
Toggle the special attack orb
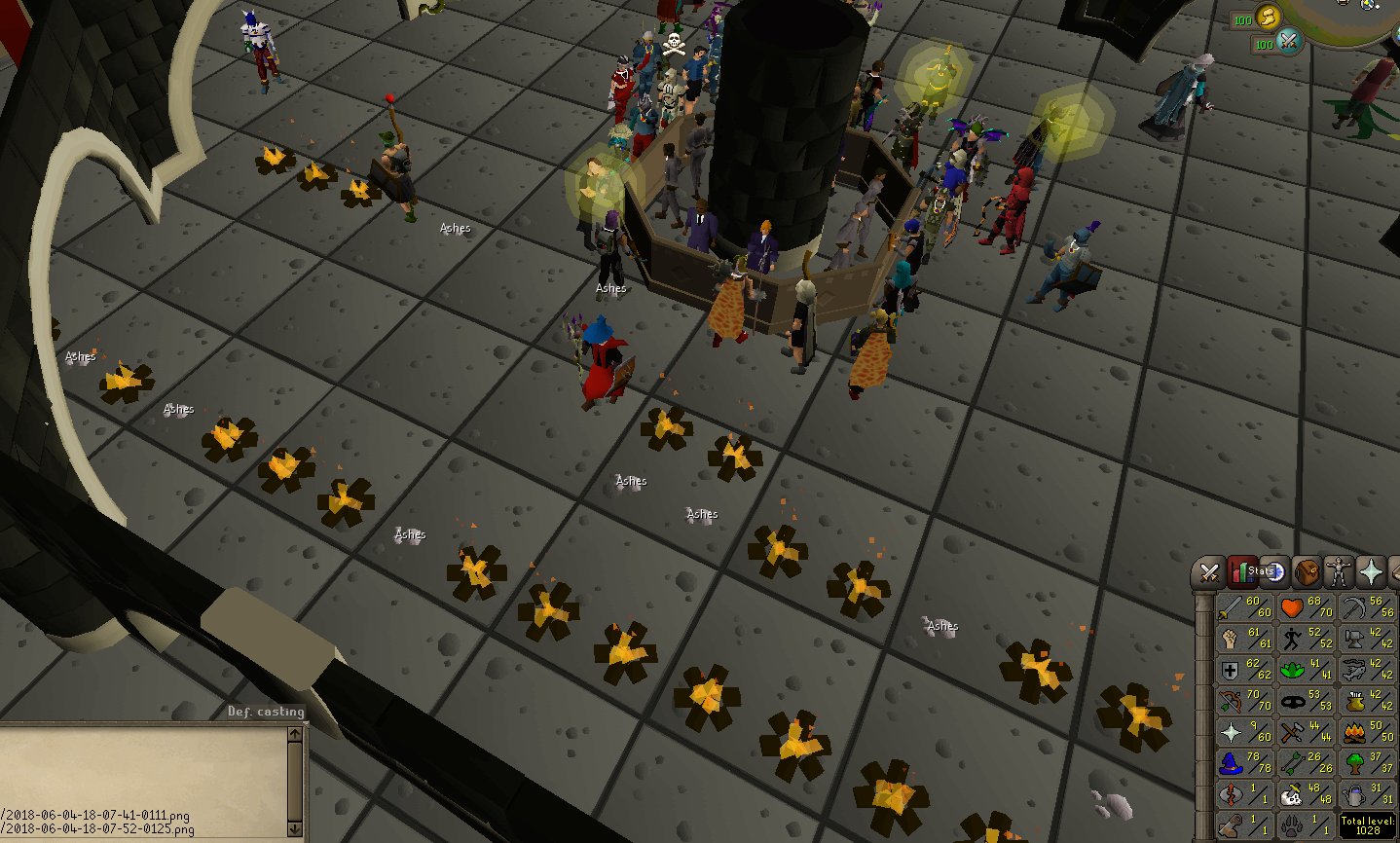[1289, 43]
